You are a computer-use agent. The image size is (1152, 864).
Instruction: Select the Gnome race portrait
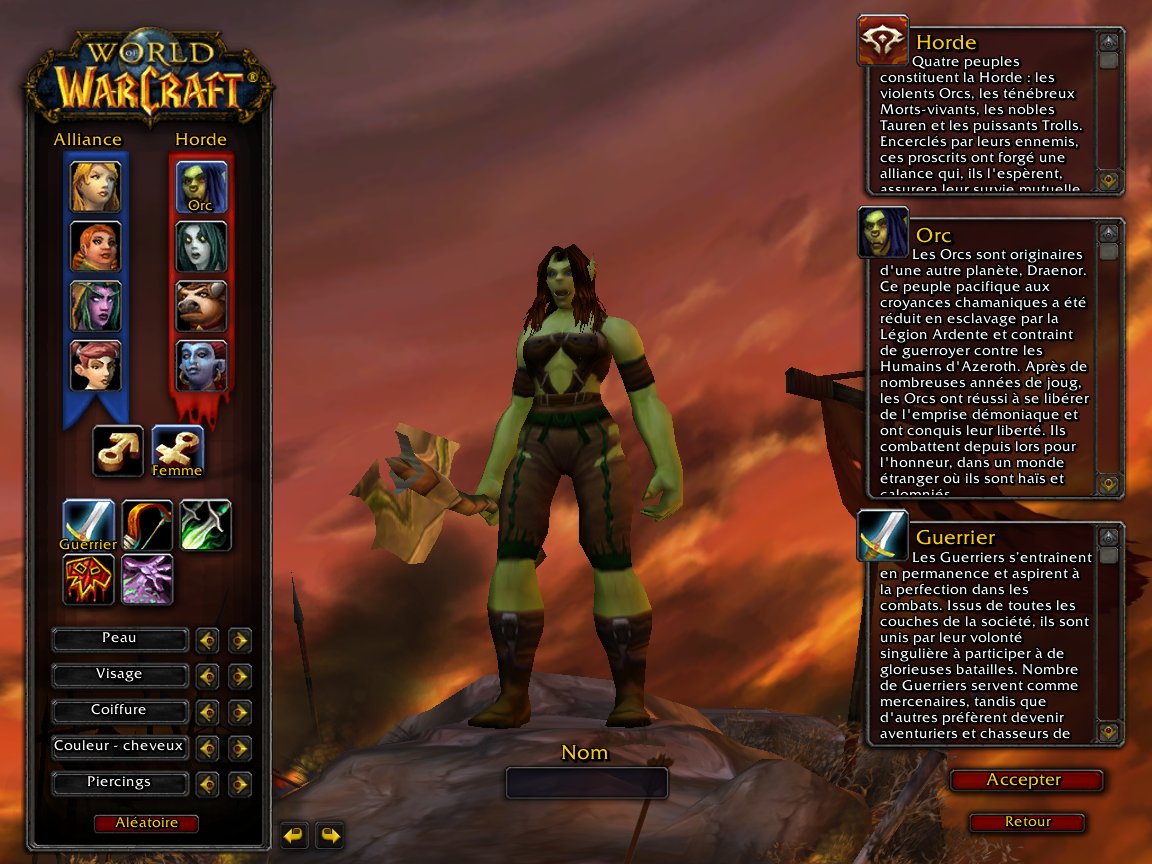point(95,366)
